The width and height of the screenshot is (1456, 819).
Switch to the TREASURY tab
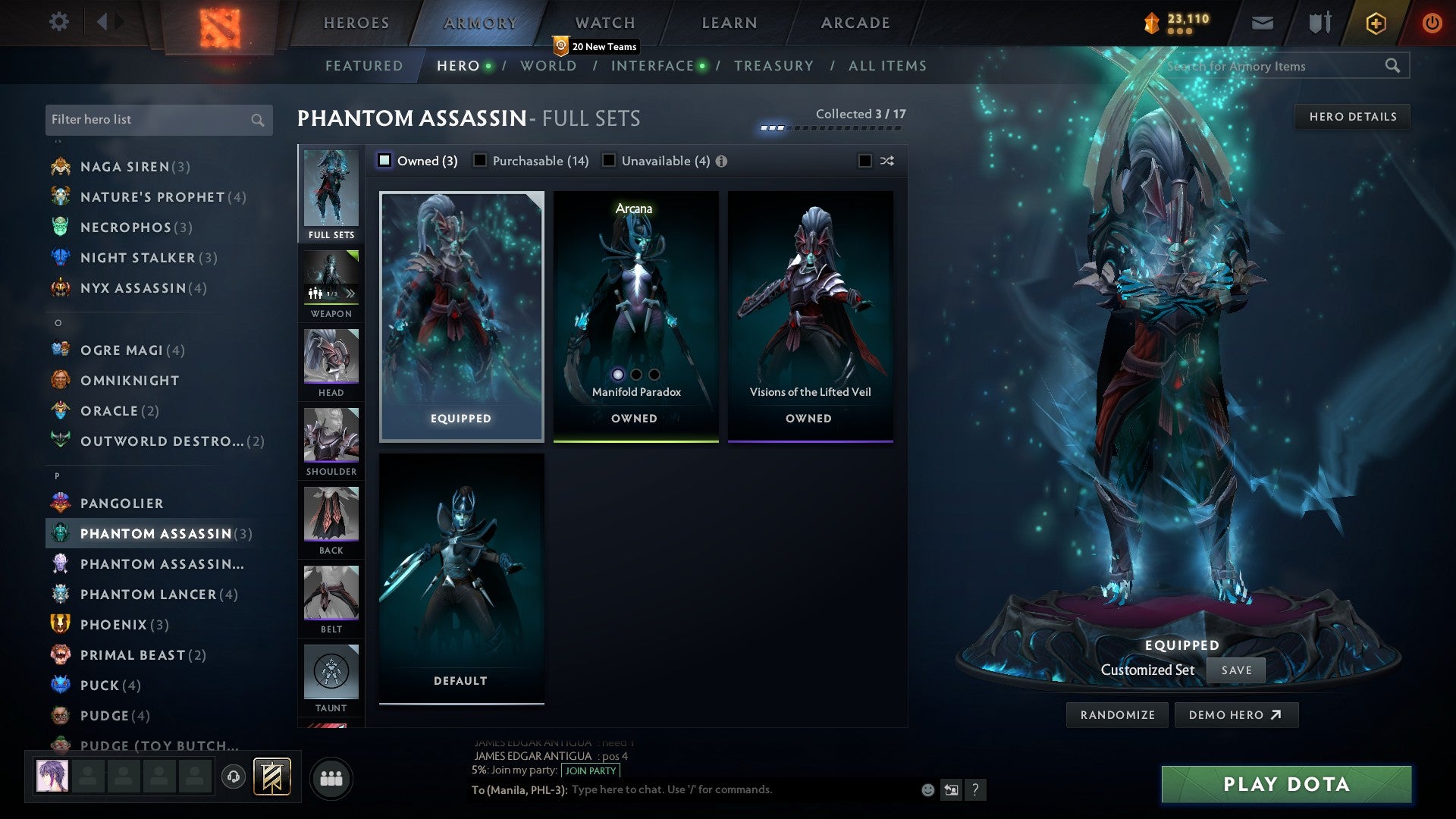click(x=773, y=66)
